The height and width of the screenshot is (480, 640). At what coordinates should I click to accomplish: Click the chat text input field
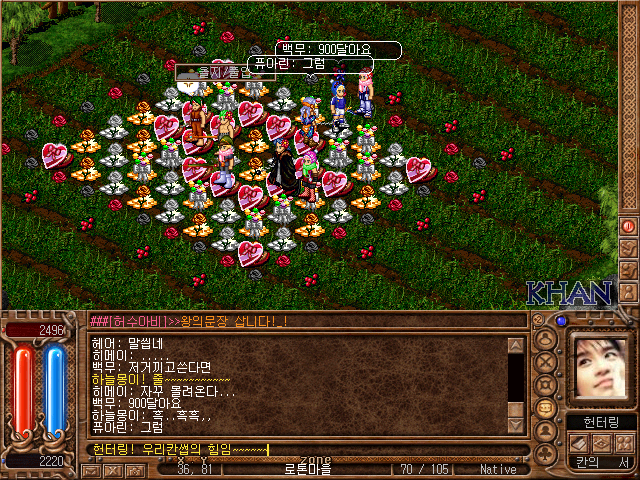(x=300, y=450)
